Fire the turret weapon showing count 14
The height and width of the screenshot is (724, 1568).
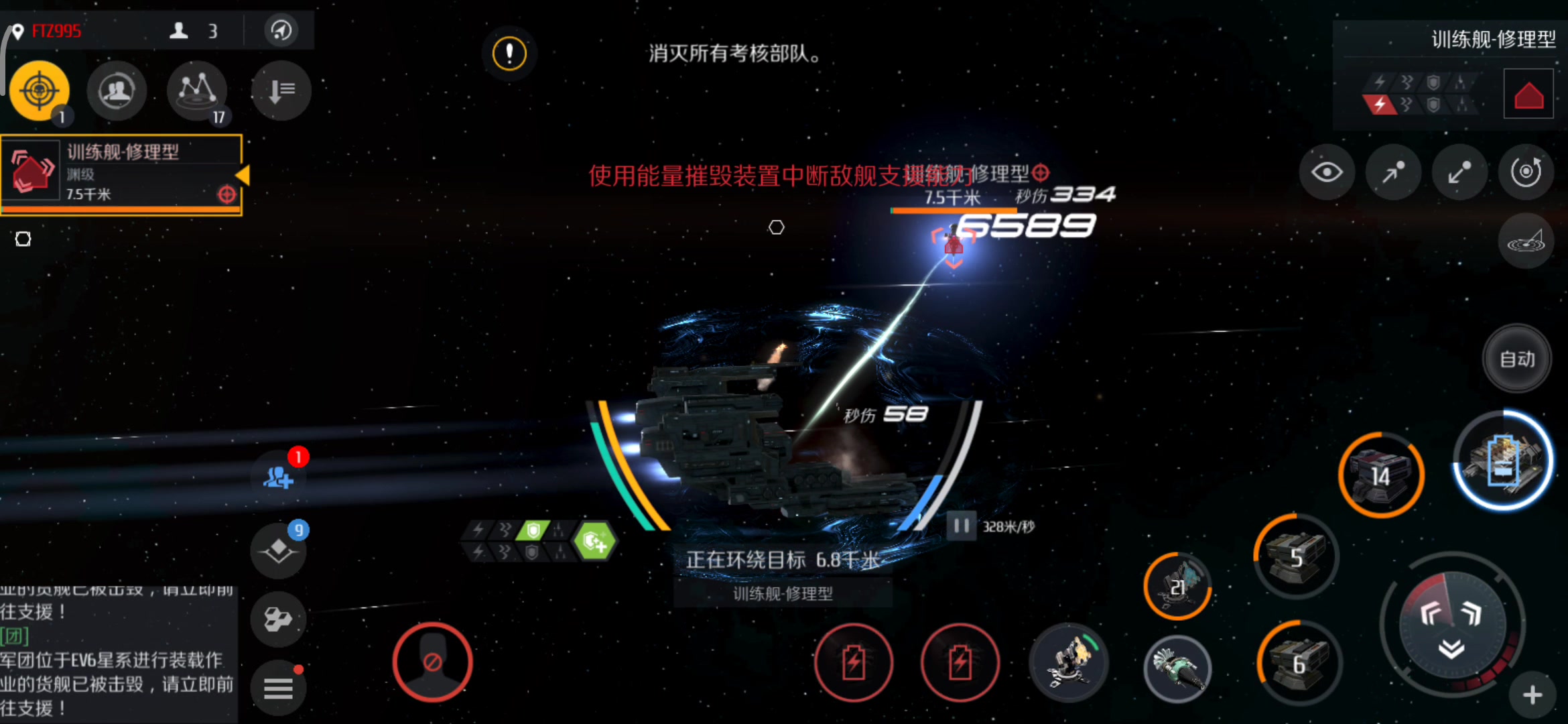tap(1382, 473)
